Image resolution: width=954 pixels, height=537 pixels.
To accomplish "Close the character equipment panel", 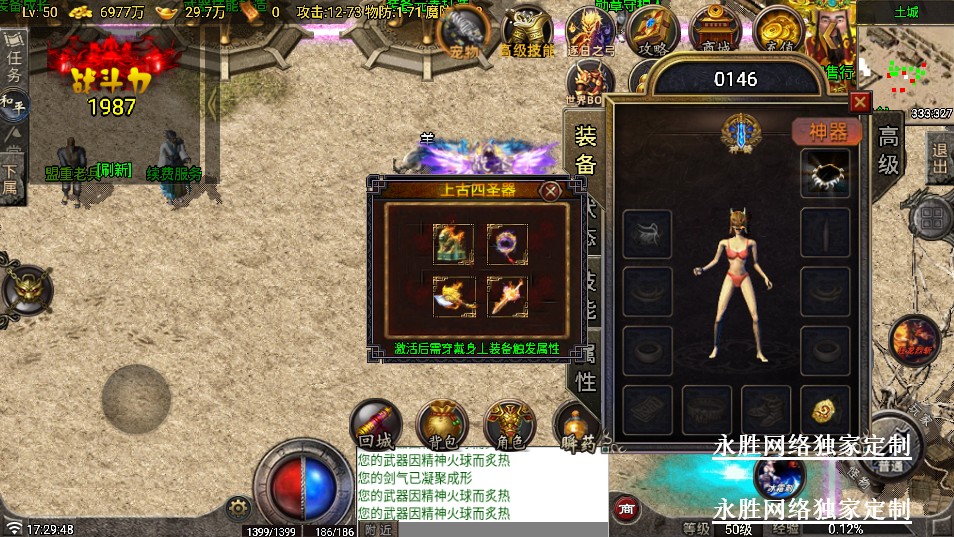I will [860, 102].
